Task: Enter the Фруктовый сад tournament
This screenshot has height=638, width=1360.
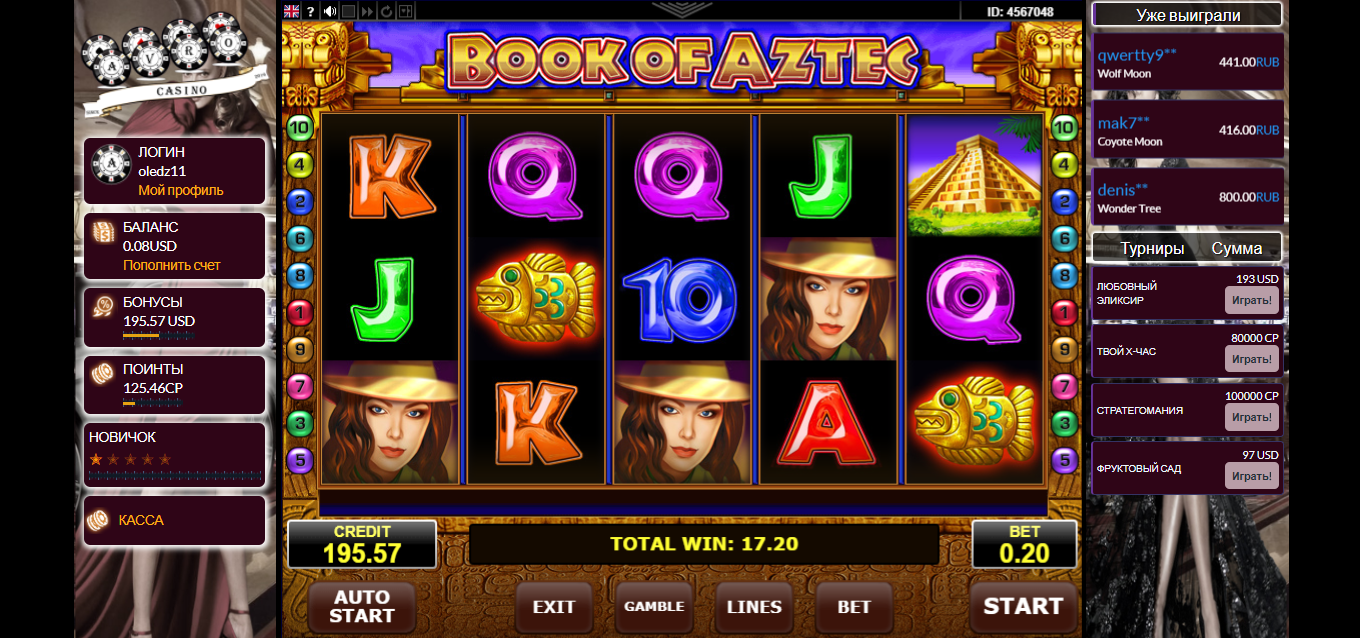Action: 1251,476
